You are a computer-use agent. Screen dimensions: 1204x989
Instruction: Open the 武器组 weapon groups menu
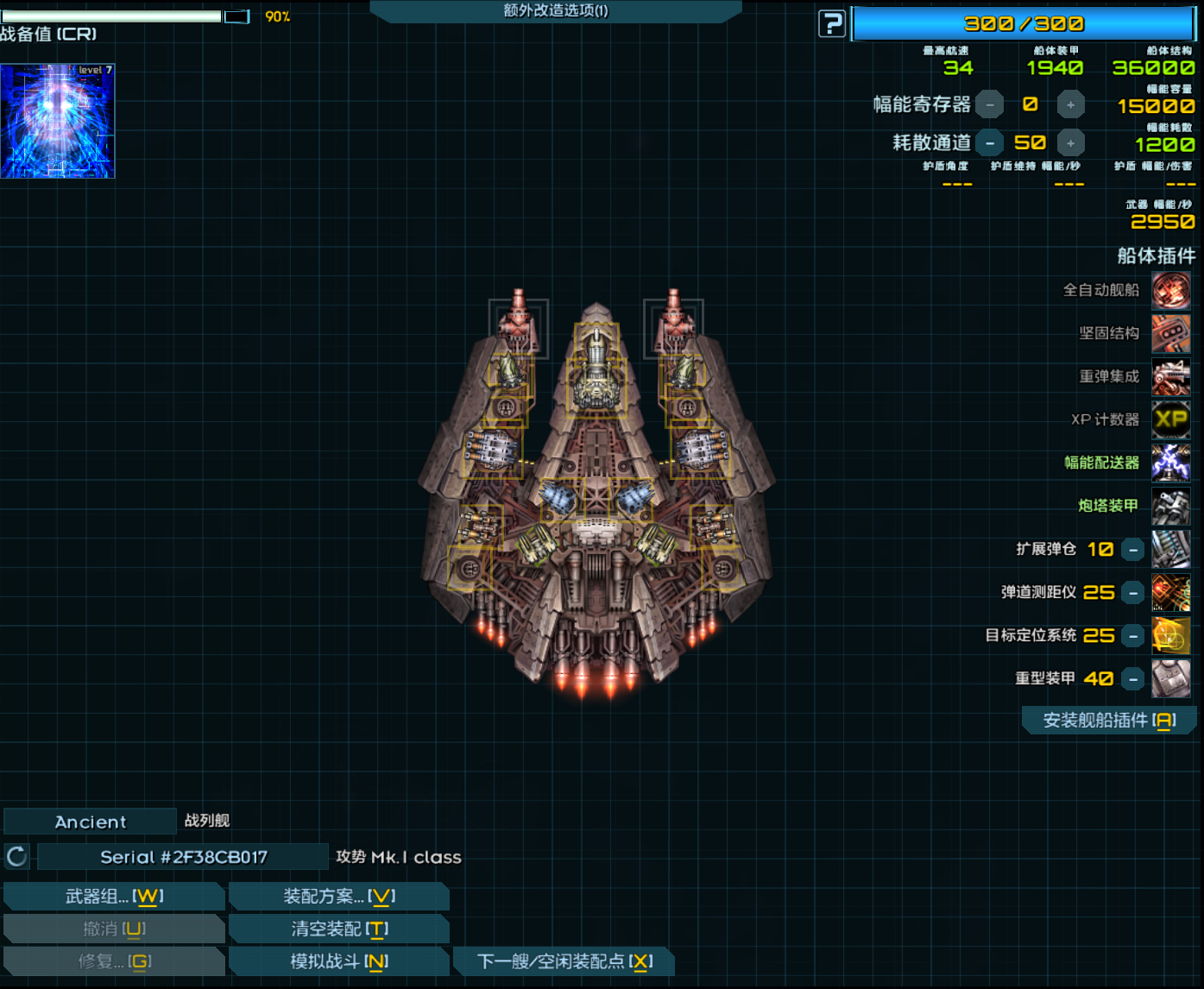(x=115, y=897)
